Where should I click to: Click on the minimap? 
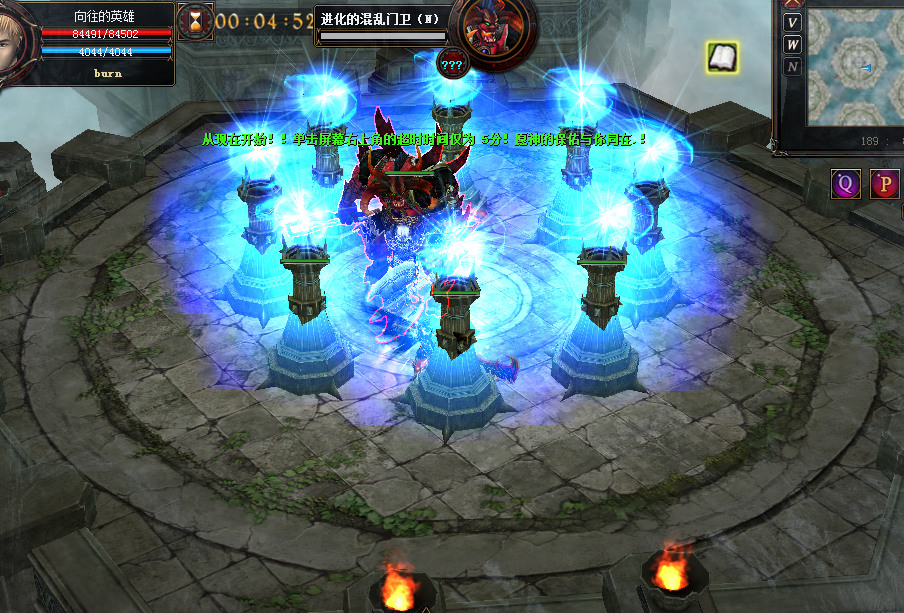(x=855, y=68)
